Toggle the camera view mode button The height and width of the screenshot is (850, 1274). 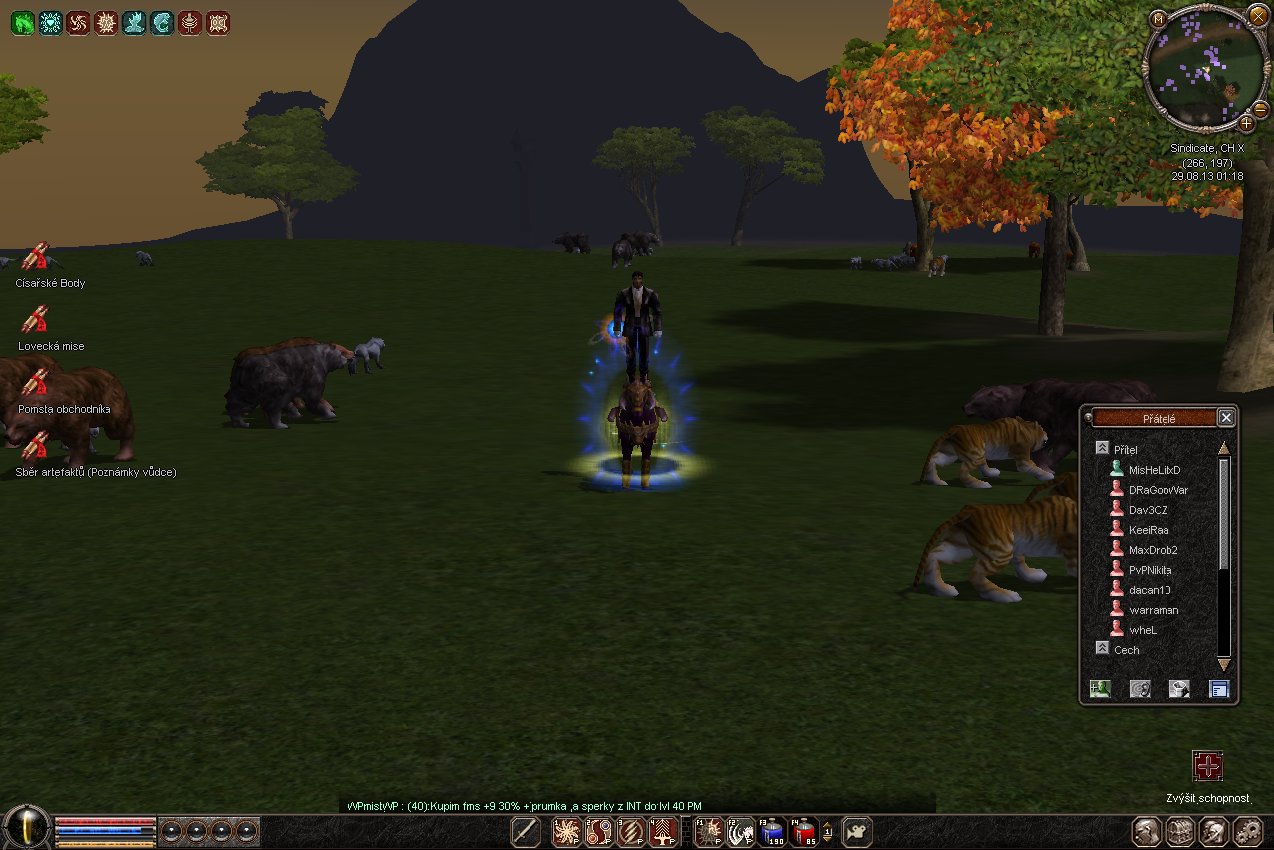(857, 831)
